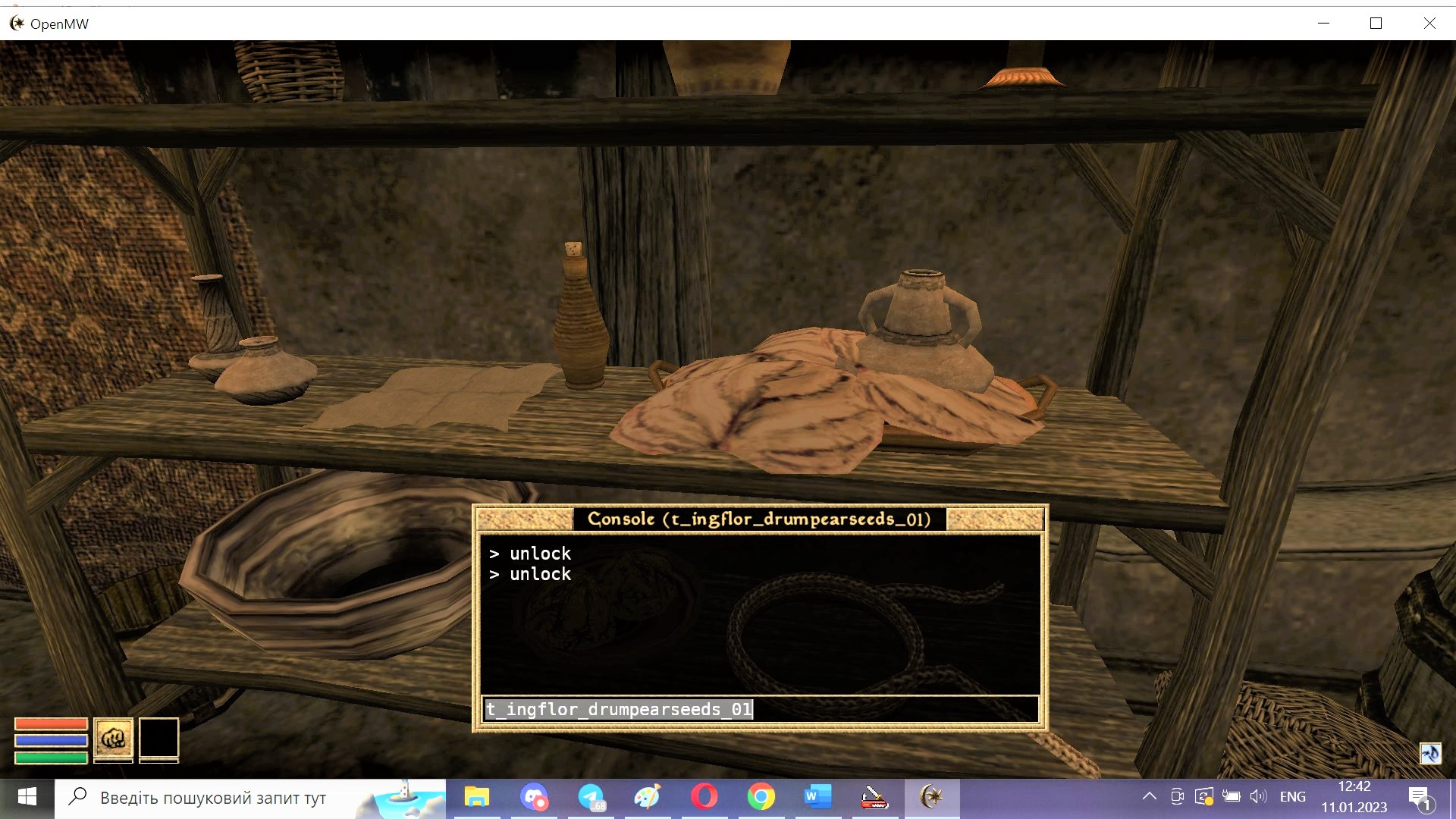Select the running OpenMW taskbar icon
This screenshot has height=819, width=1456.
coord(931,797)
